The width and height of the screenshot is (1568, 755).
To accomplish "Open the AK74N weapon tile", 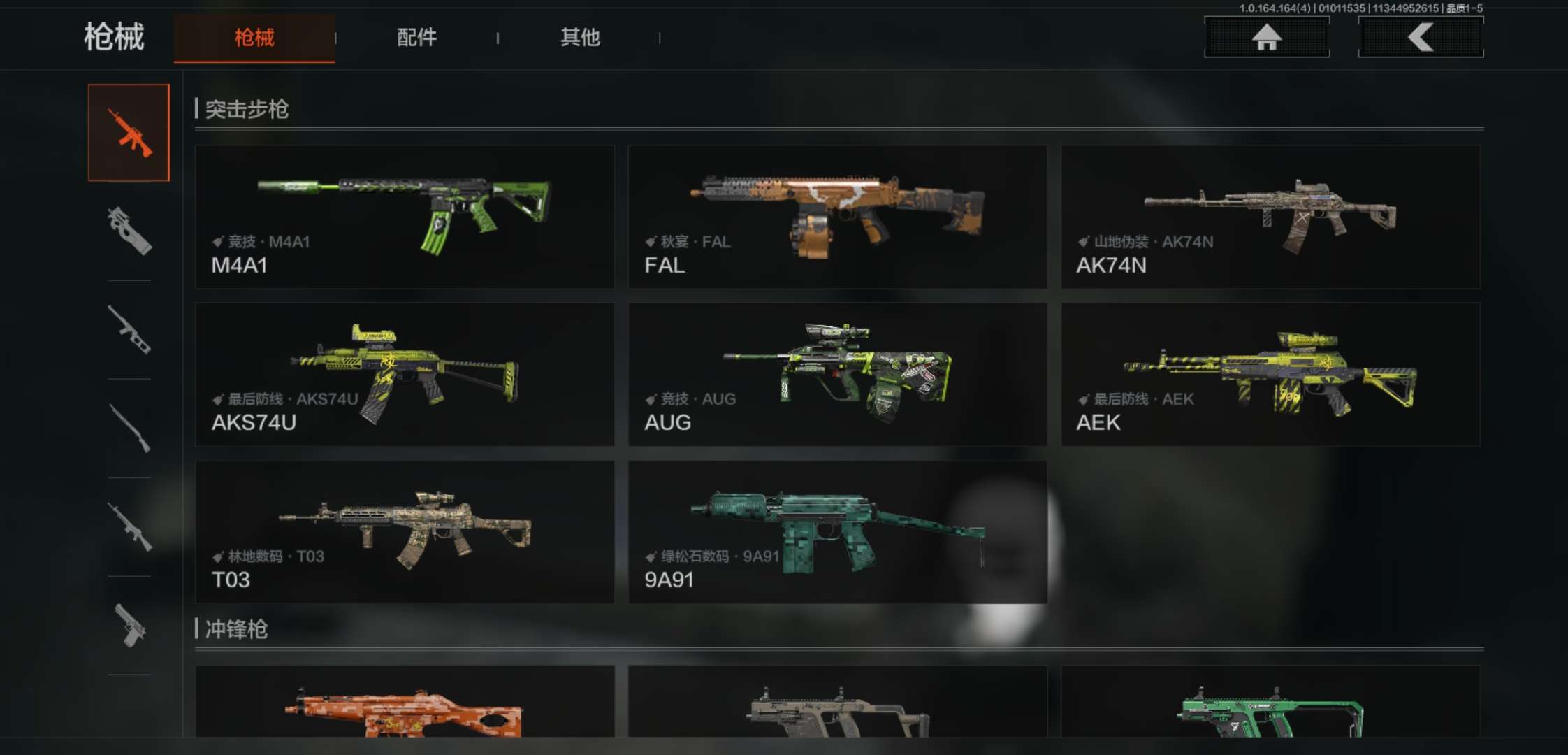I will (1270, 217).
